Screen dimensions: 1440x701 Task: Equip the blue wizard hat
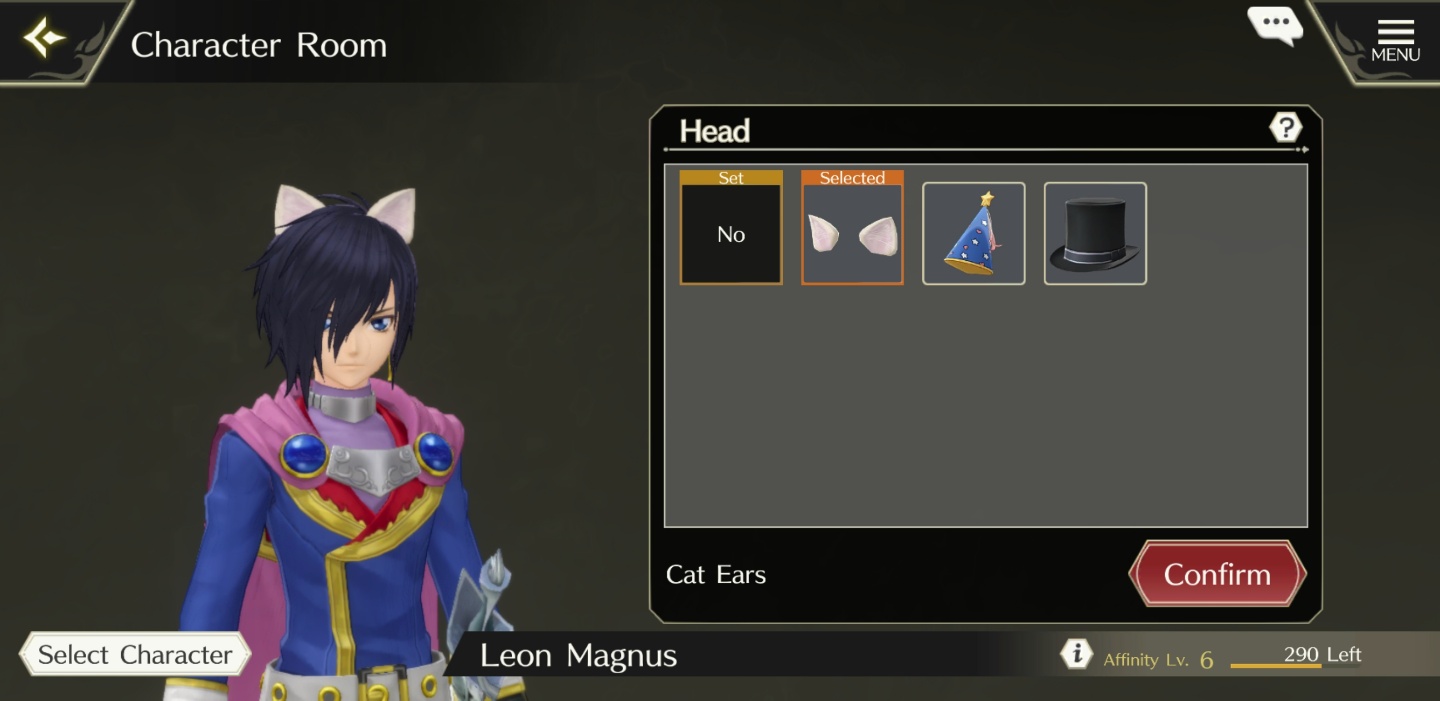point(973,234)
